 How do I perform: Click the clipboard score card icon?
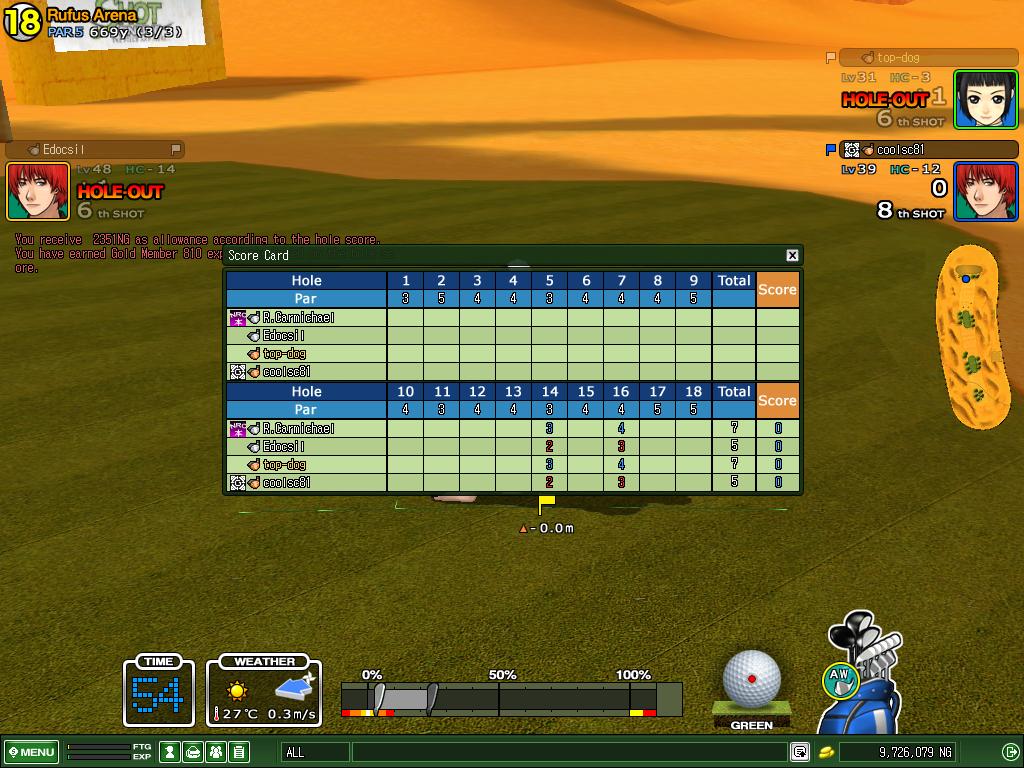point(238,752)
